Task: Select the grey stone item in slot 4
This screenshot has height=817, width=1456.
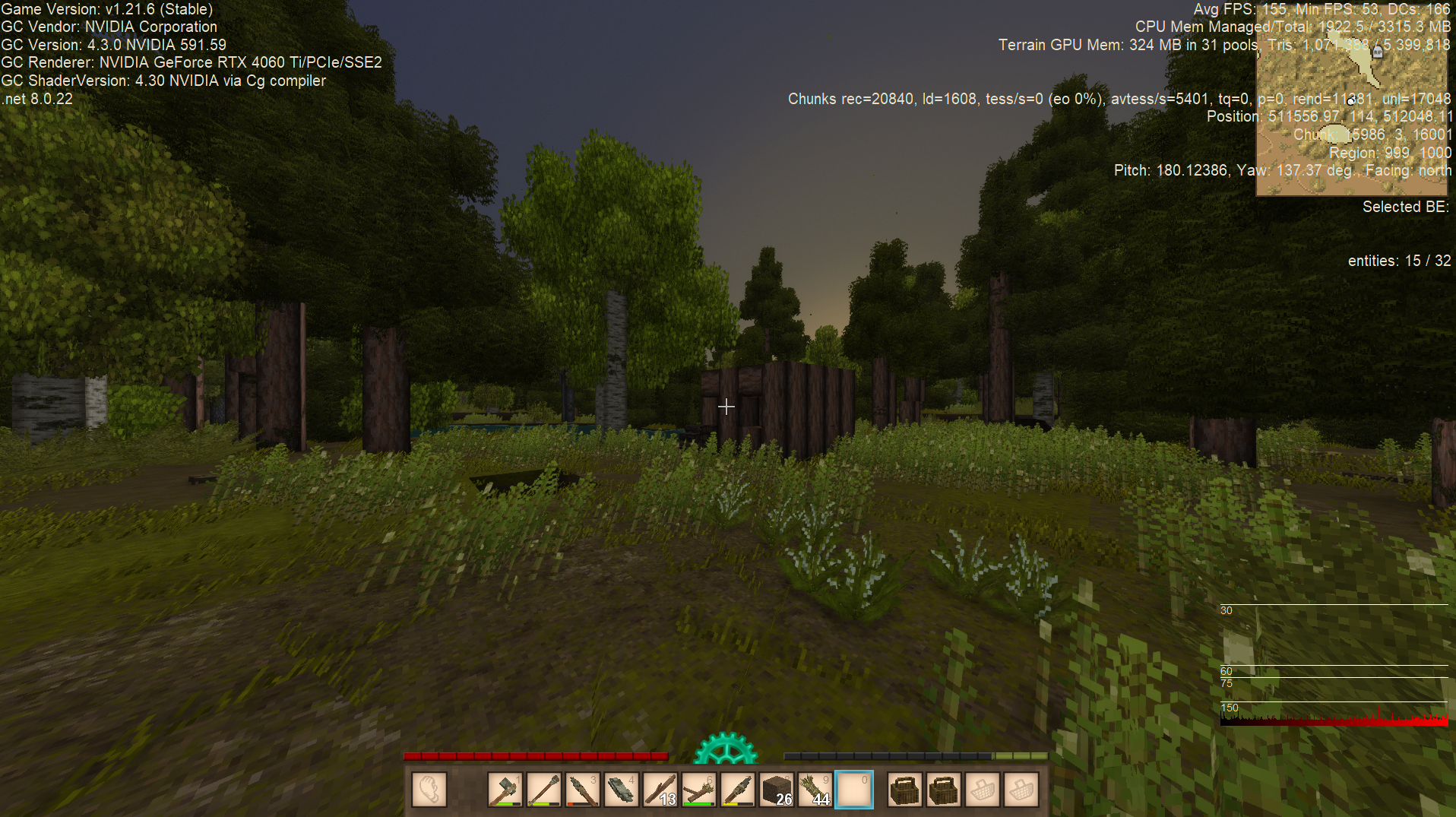Action: 621,790
